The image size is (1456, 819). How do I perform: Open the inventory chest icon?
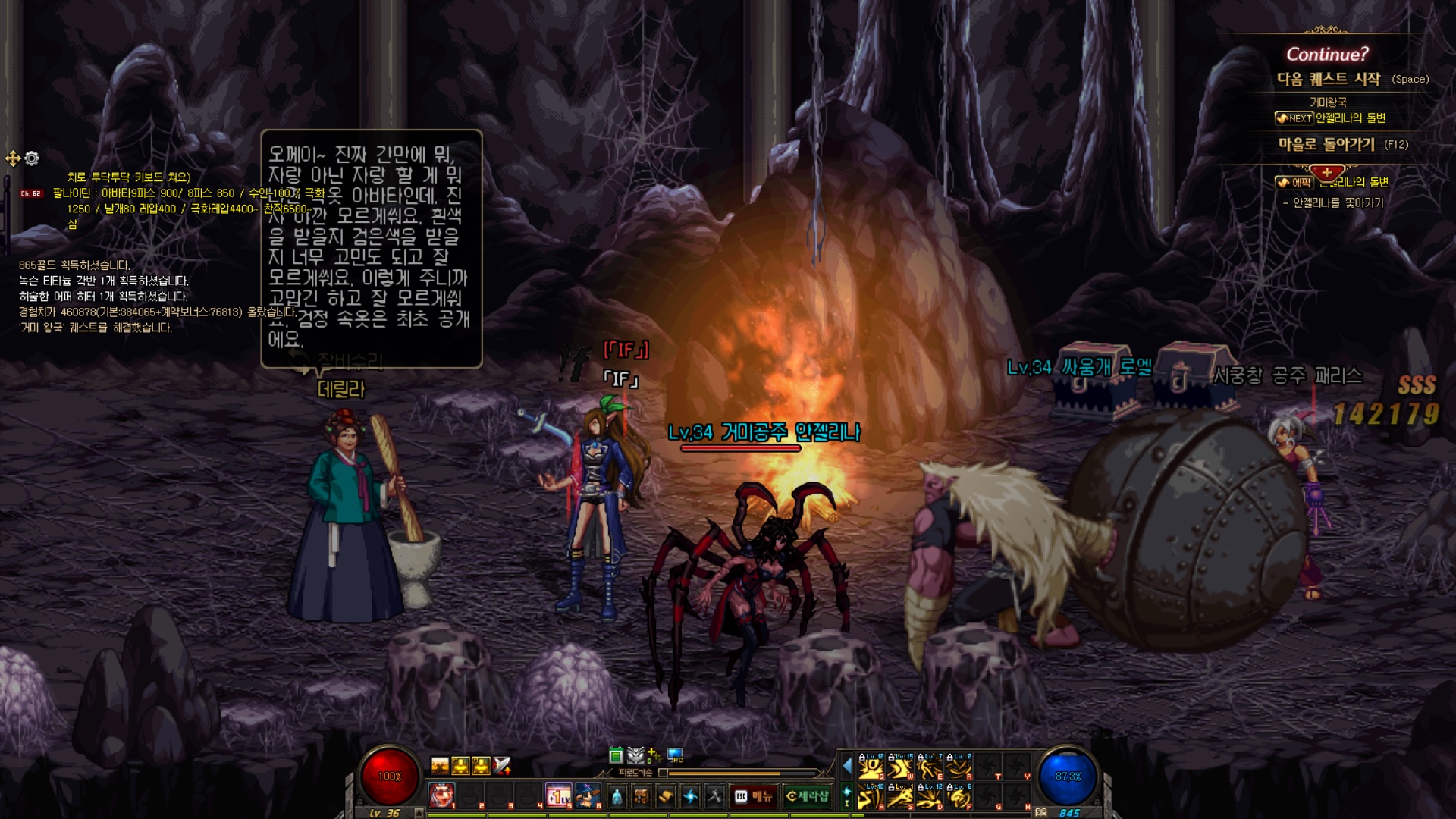pyautogui.click(x=642, y=796)
